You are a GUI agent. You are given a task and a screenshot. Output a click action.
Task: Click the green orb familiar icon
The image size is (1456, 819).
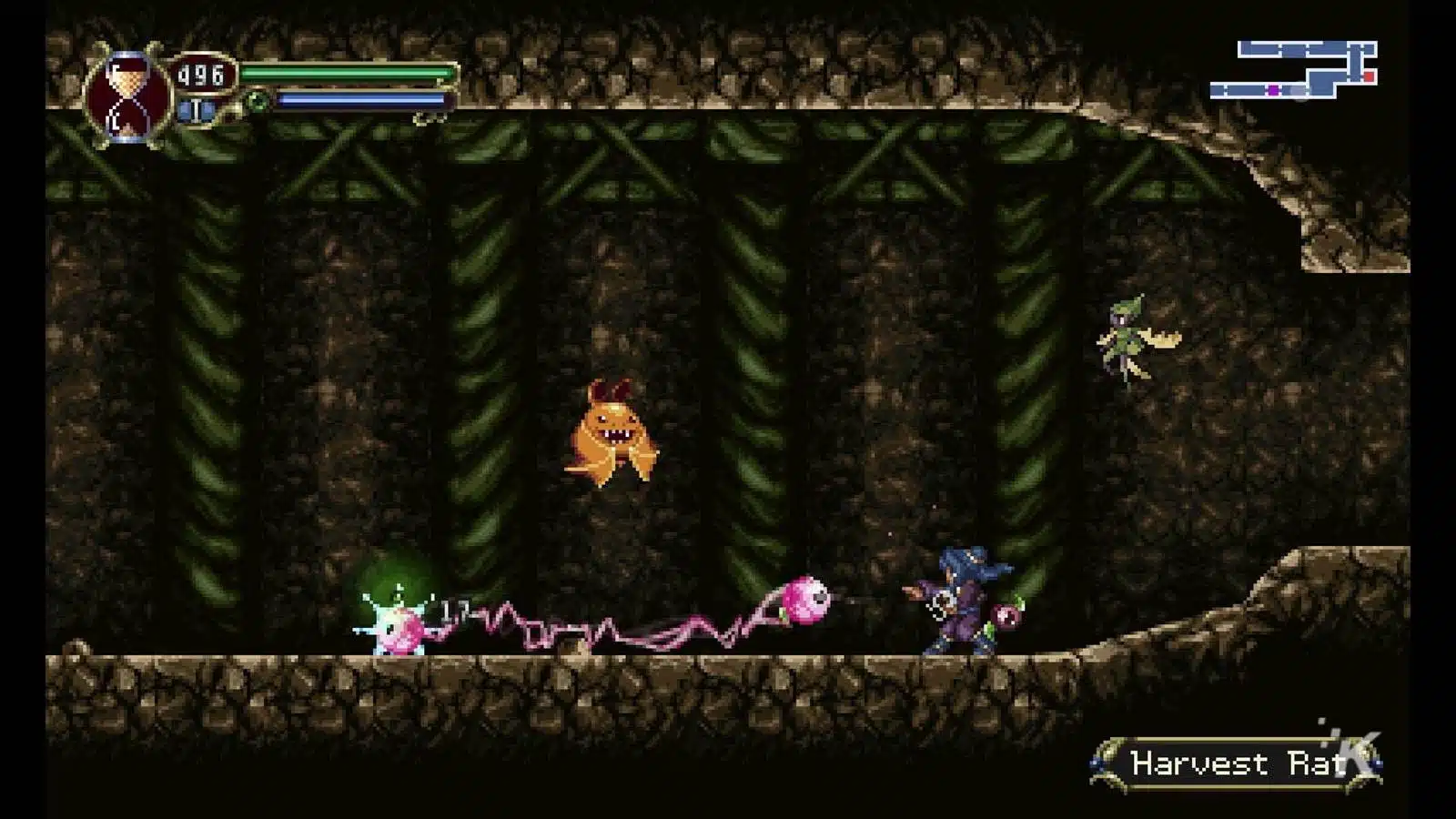click(257, 102)
